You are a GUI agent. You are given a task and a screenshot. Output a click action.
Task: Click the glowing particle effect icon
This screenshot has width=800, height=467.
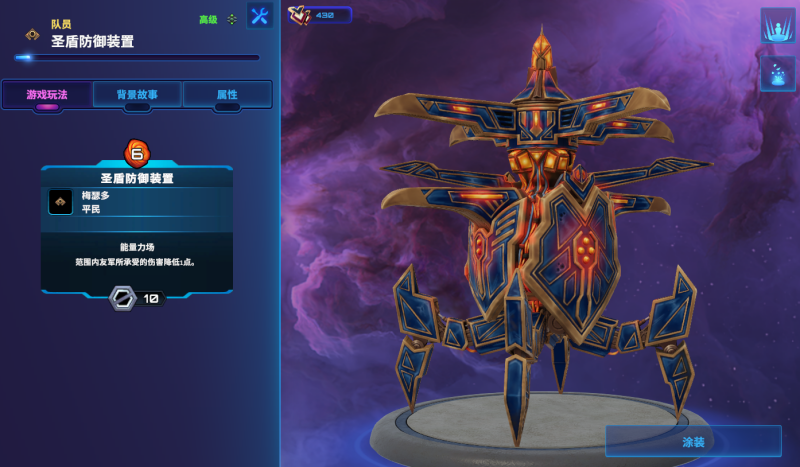coord(777,73)
